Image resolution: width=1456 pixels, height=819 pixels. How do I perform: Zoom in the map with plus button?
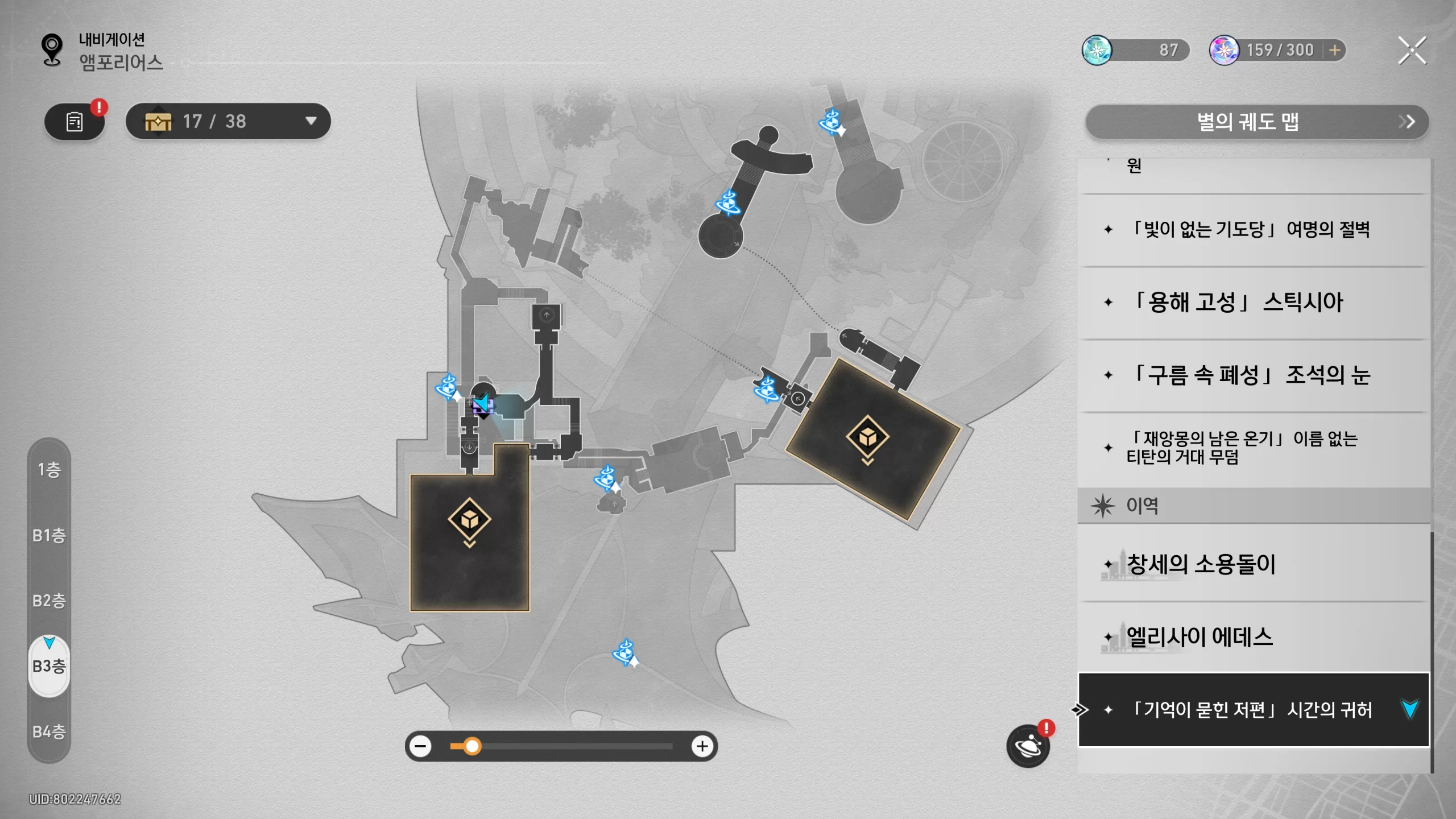(702, 746)
